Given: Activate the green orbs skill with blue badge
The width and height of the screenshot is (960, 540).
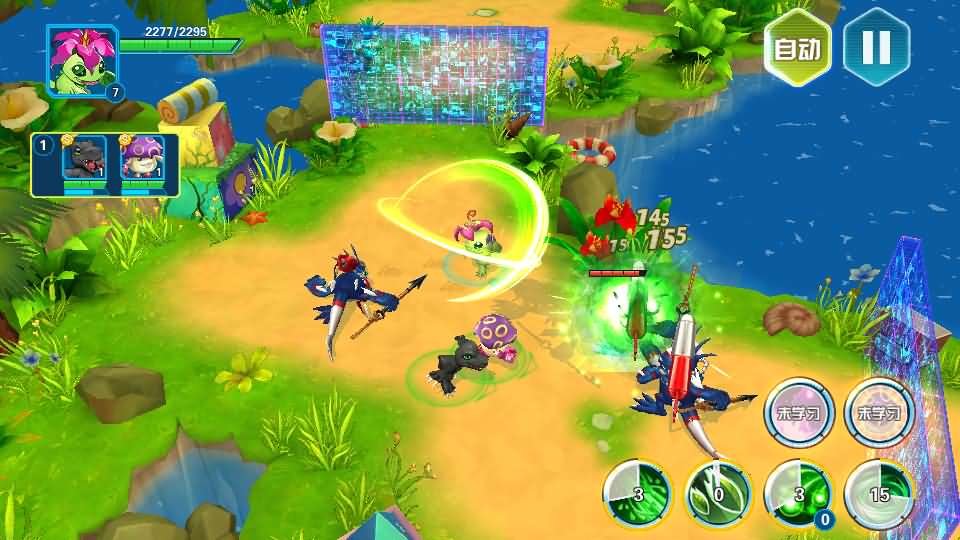Looking at the screenshot, I should [798, 494].
